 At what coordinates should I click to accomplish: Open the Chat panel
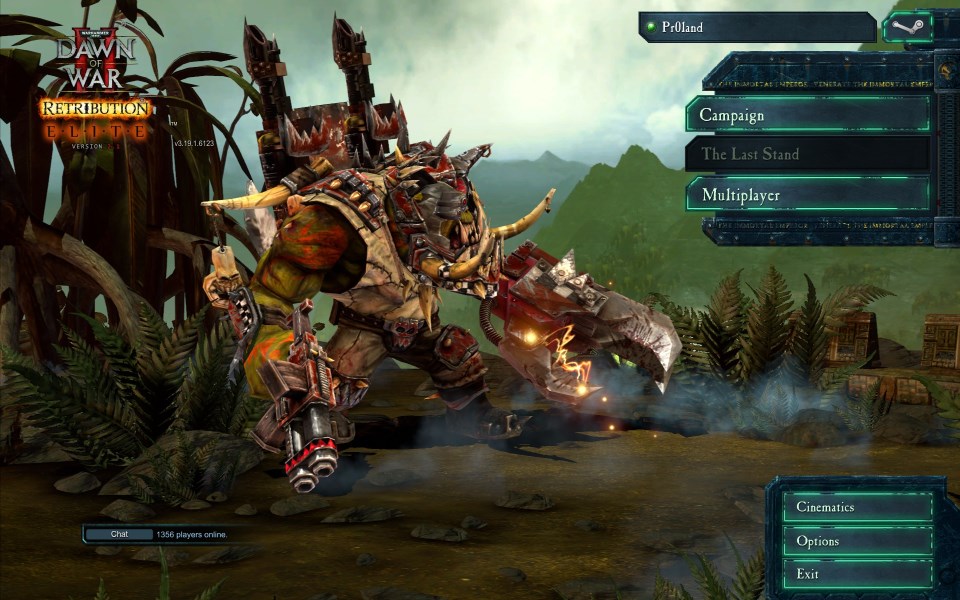pos(119,534)
